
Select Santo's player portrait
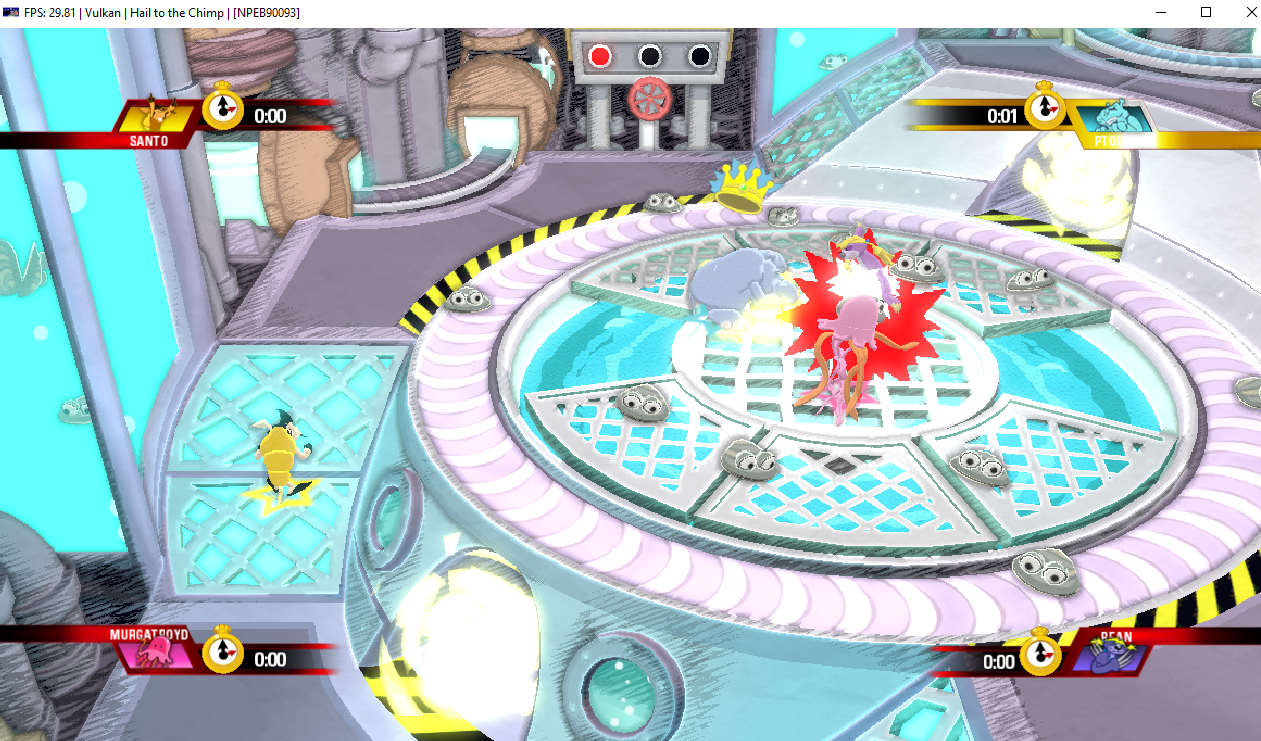[x=155, y=113]
